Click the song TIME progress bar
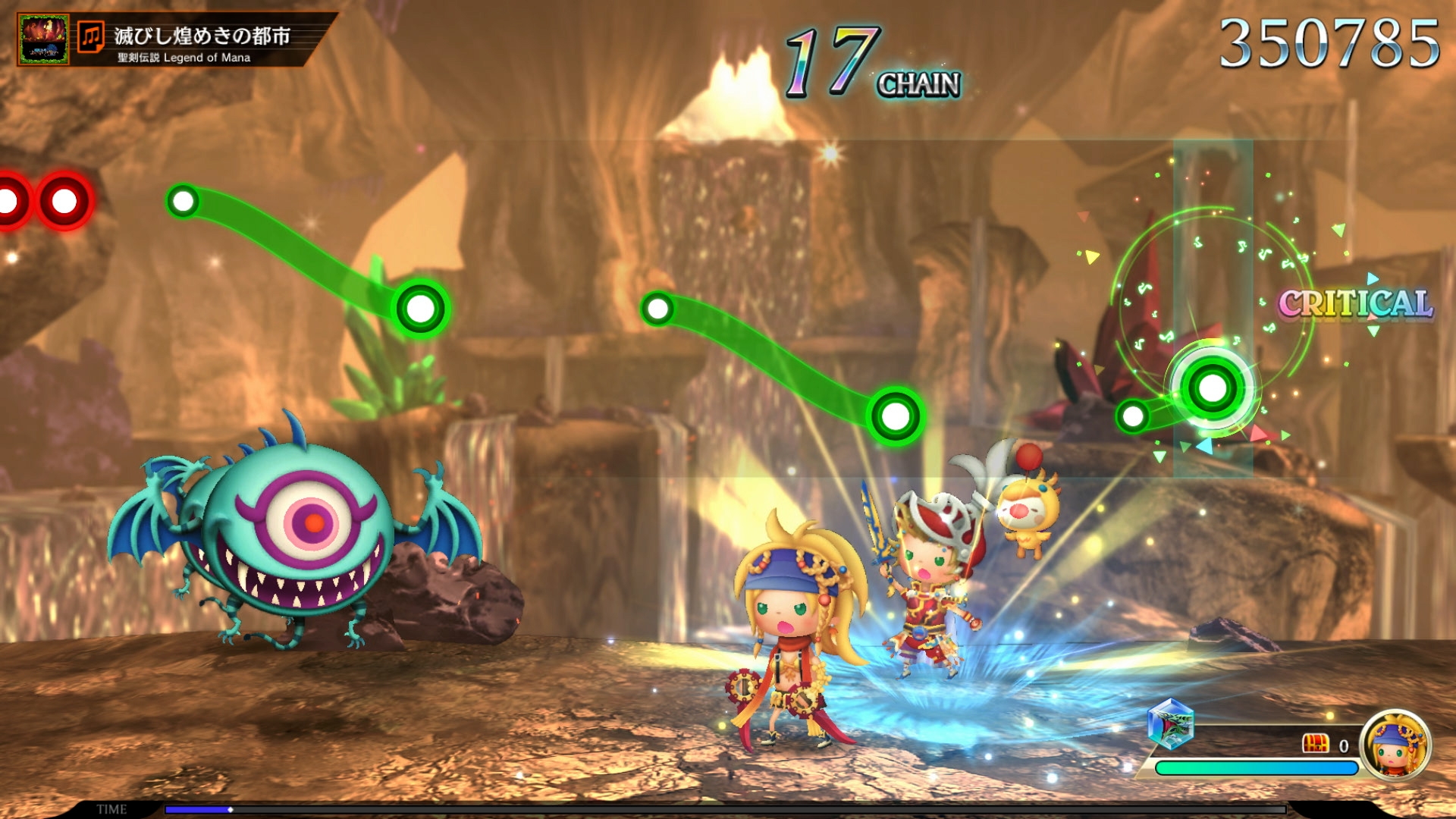This screenshot has height=819, width=1456. coord(724,809)
